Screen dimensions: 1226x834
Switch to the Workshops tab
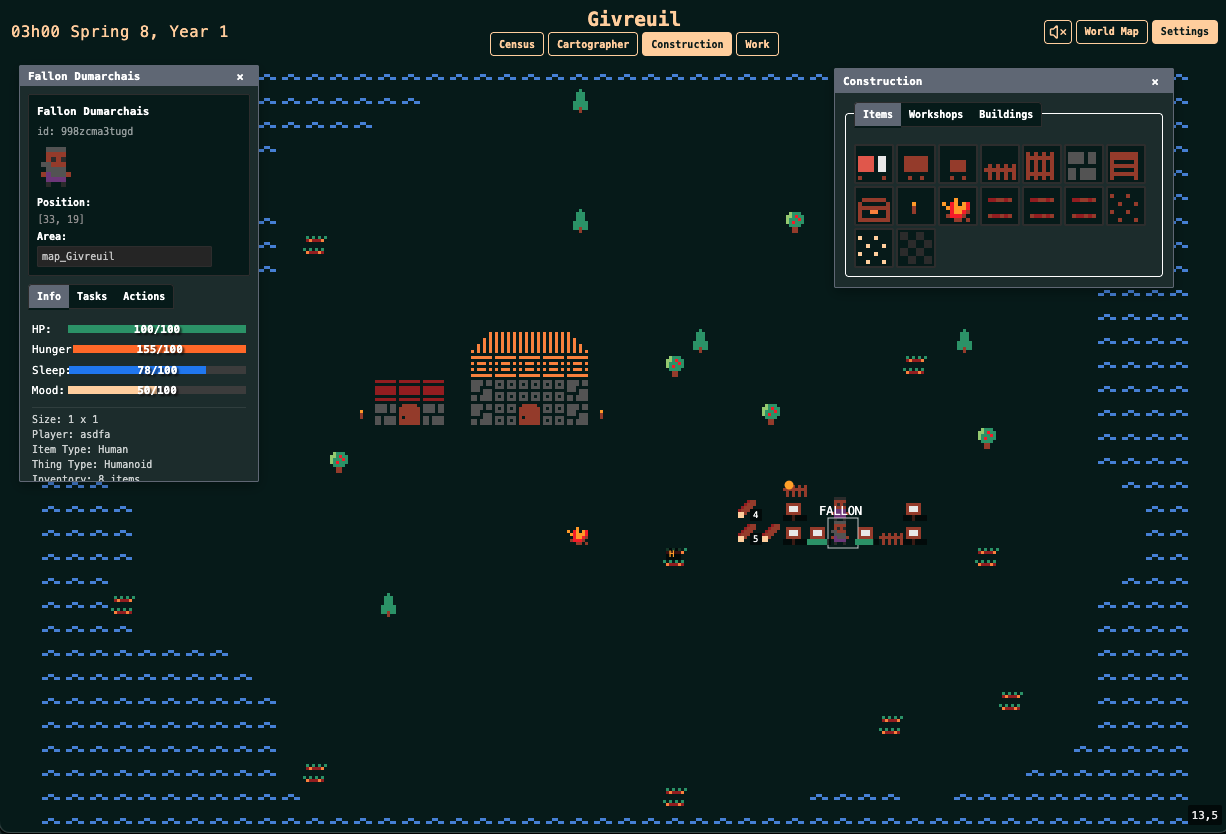(935, 114)
